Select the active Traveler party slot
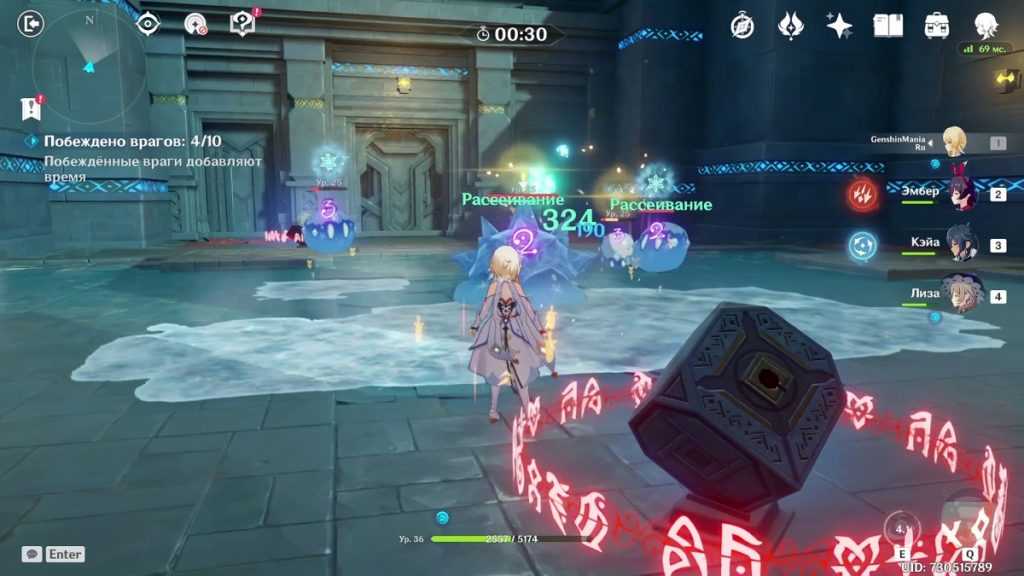The height and width of the screenshot is (576, 1024). (x=956, y=142)
